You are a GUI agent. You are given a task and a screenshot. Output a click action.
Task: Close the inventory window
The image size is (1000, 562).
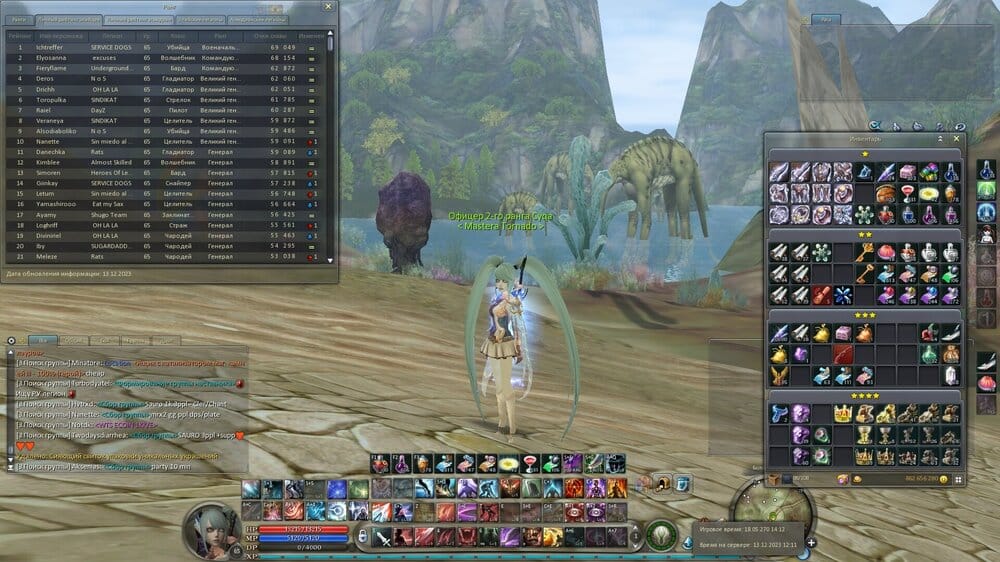pyautogui.click(x=958, y=140)
